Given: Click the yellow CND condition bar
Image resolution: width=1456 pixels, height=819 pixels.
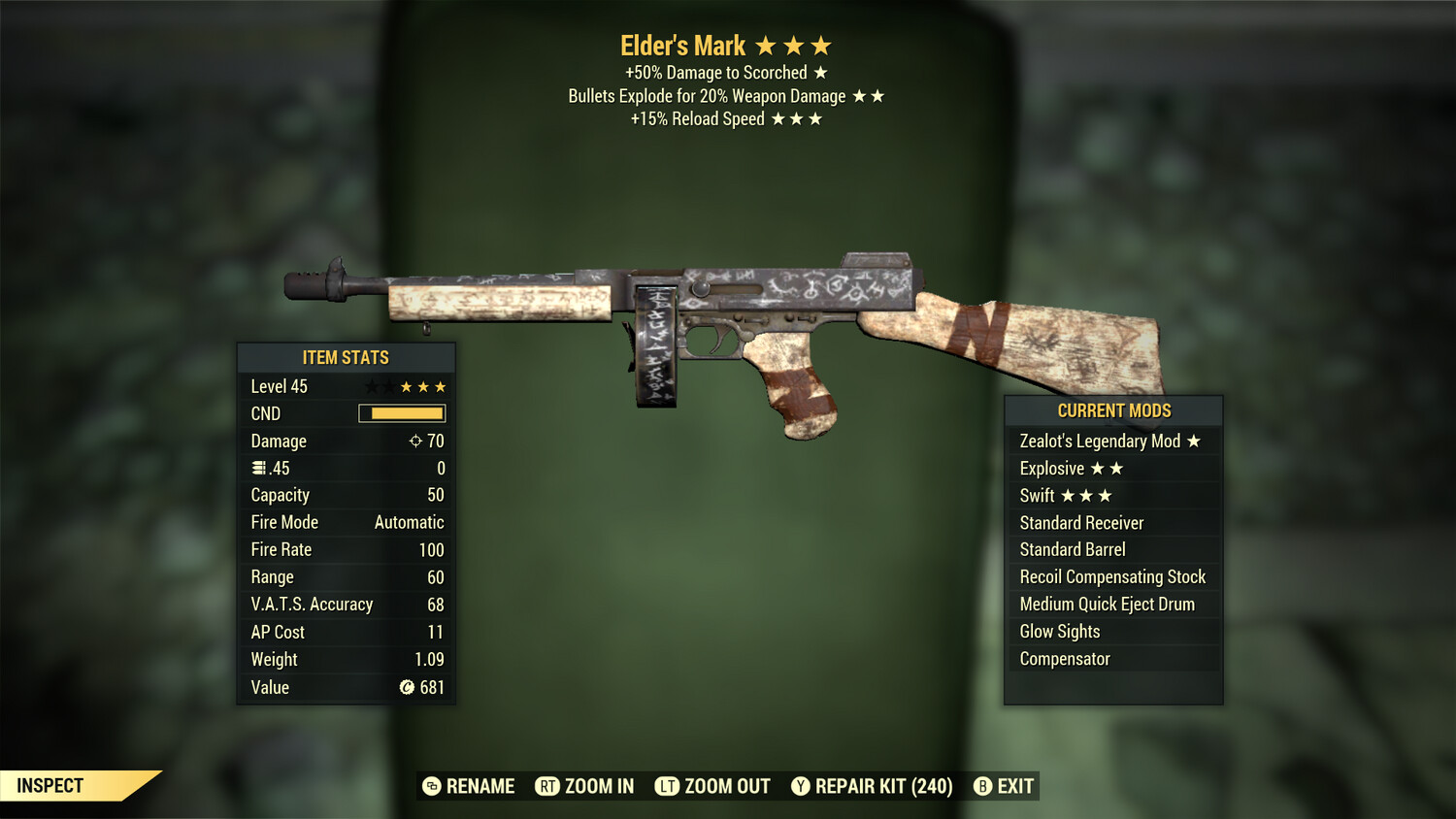Looking at the screenshot, I should click(401, 413).
